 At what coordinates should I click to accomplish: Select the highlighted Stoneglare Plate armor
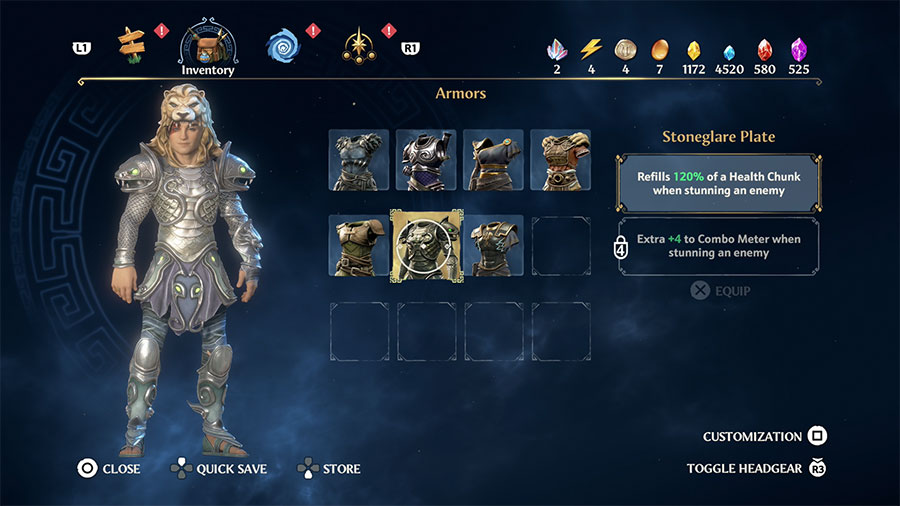(426, 246)
